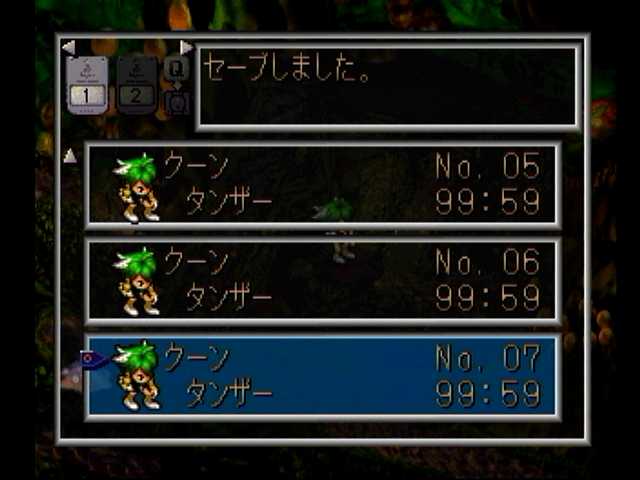
Task: Choose save file No. 06
Action: click(x=322, y=281)
